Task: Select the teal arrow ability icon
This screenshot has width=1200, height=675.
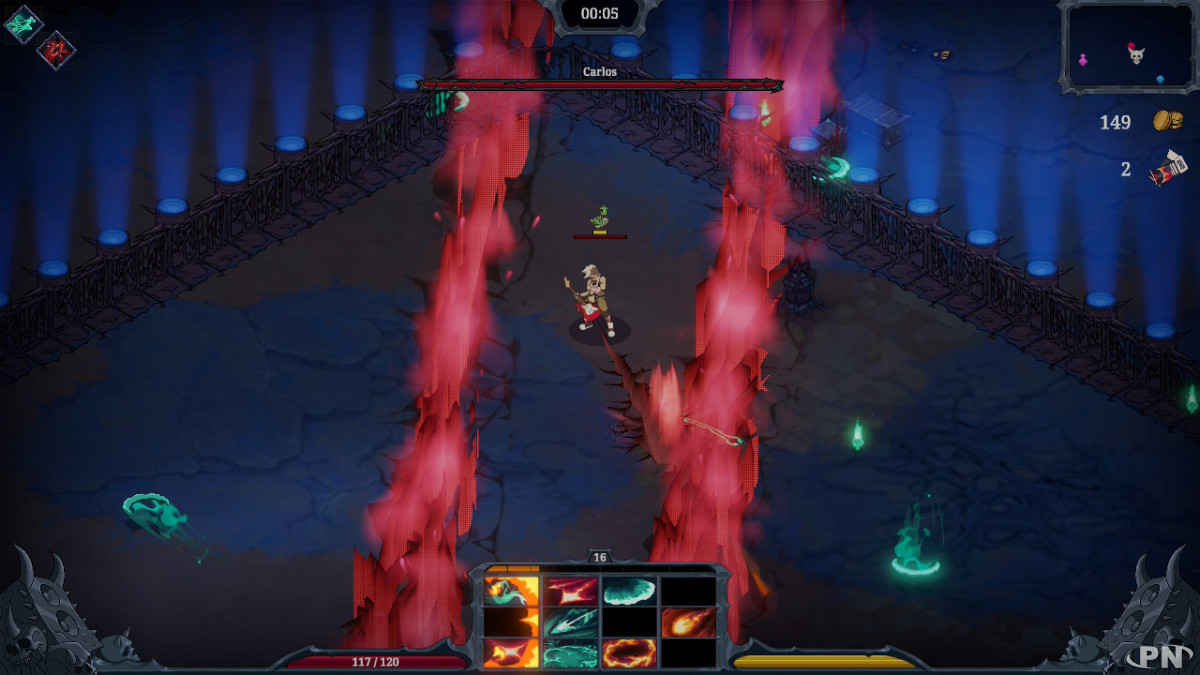Action: (570, 623)
